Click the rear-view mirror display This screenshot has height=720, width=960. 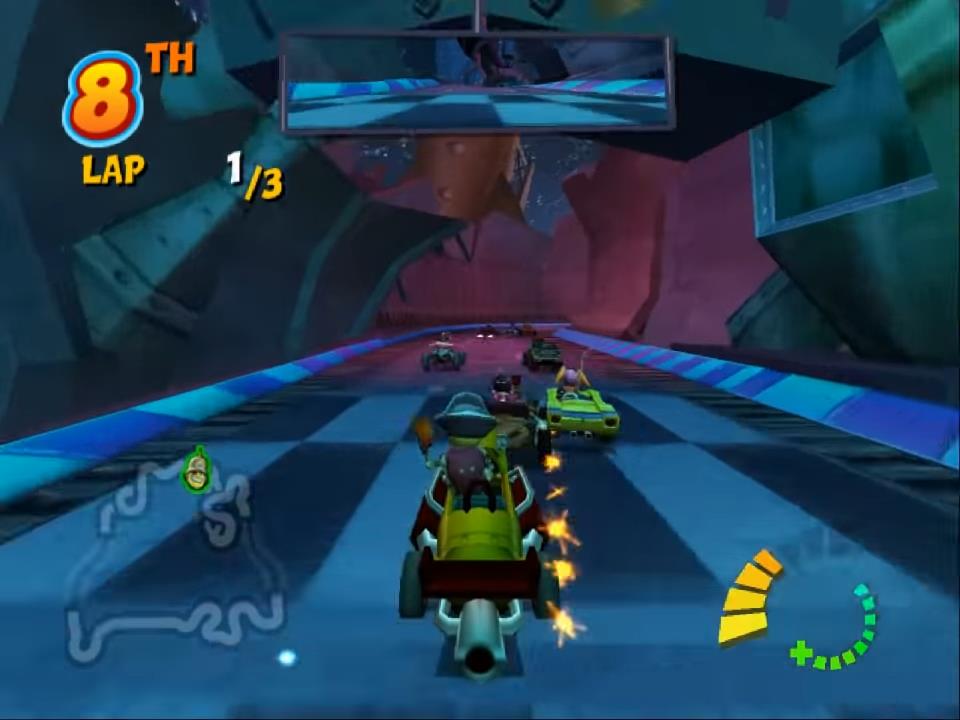pyautogui.click(x=477, y=82)
